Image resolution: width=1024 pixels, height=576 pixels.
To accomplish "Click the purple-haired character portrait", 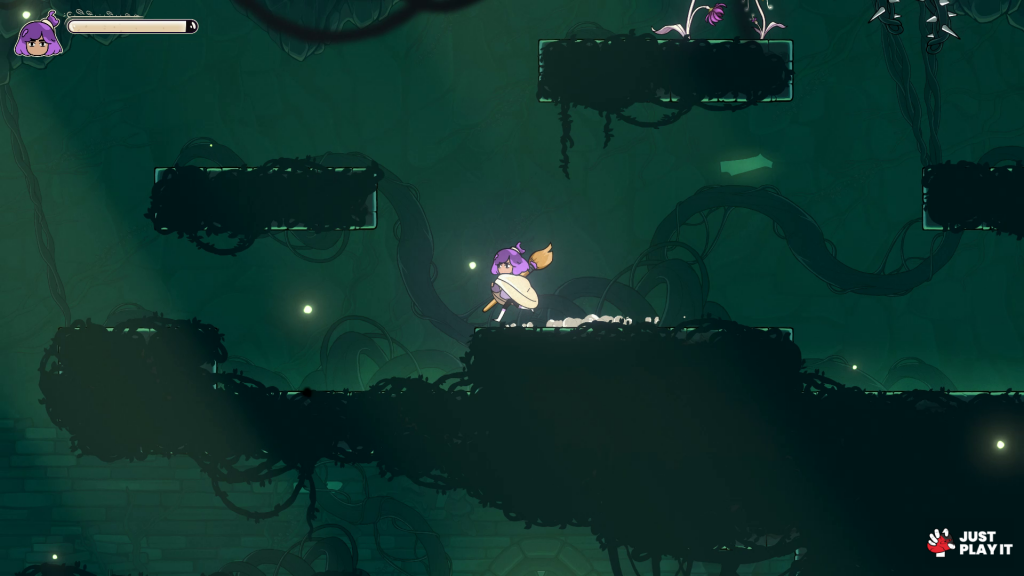I will [38, 37].
